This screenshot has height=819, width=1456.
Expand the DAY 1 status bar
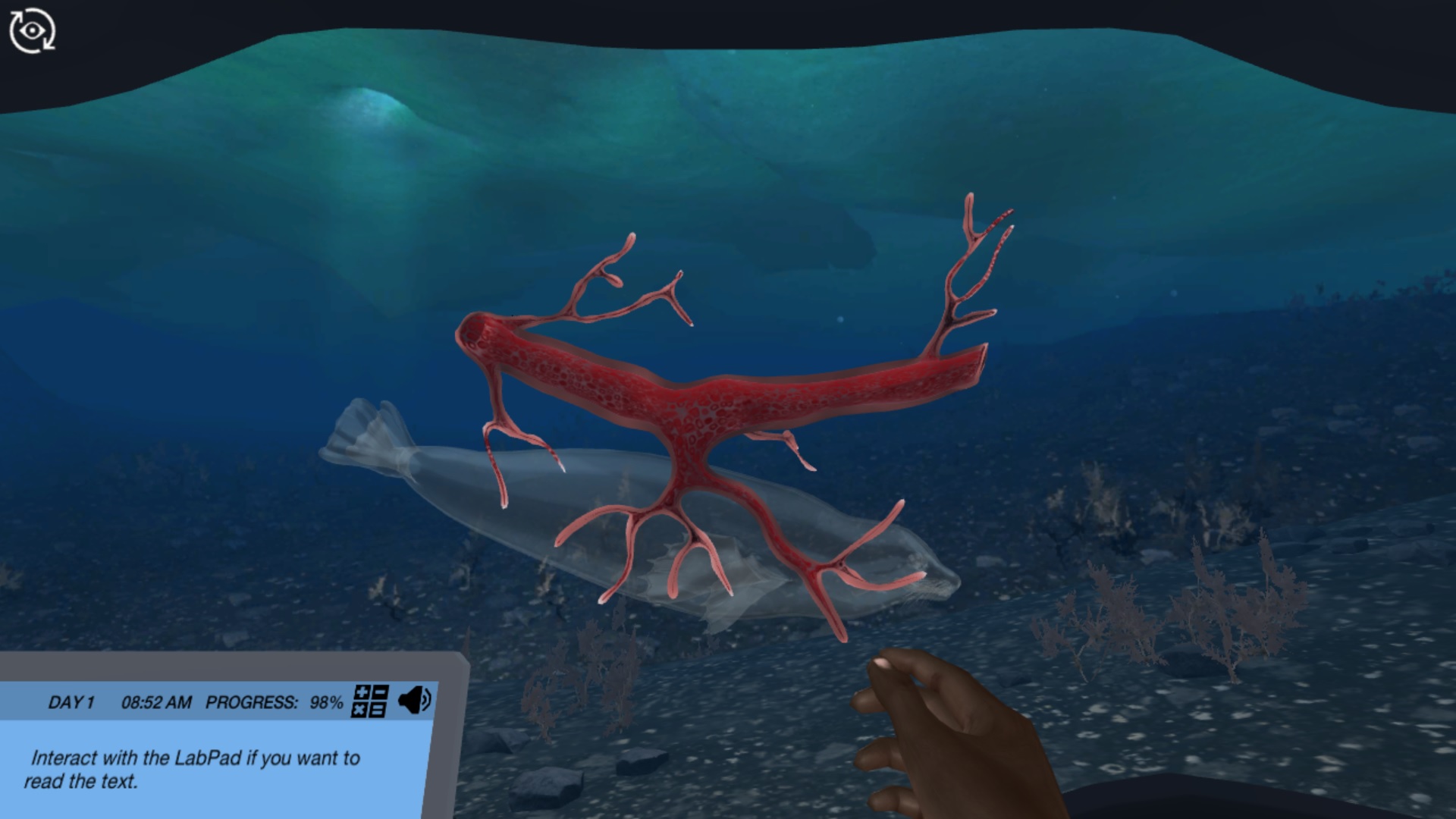(x=72, y=703)
